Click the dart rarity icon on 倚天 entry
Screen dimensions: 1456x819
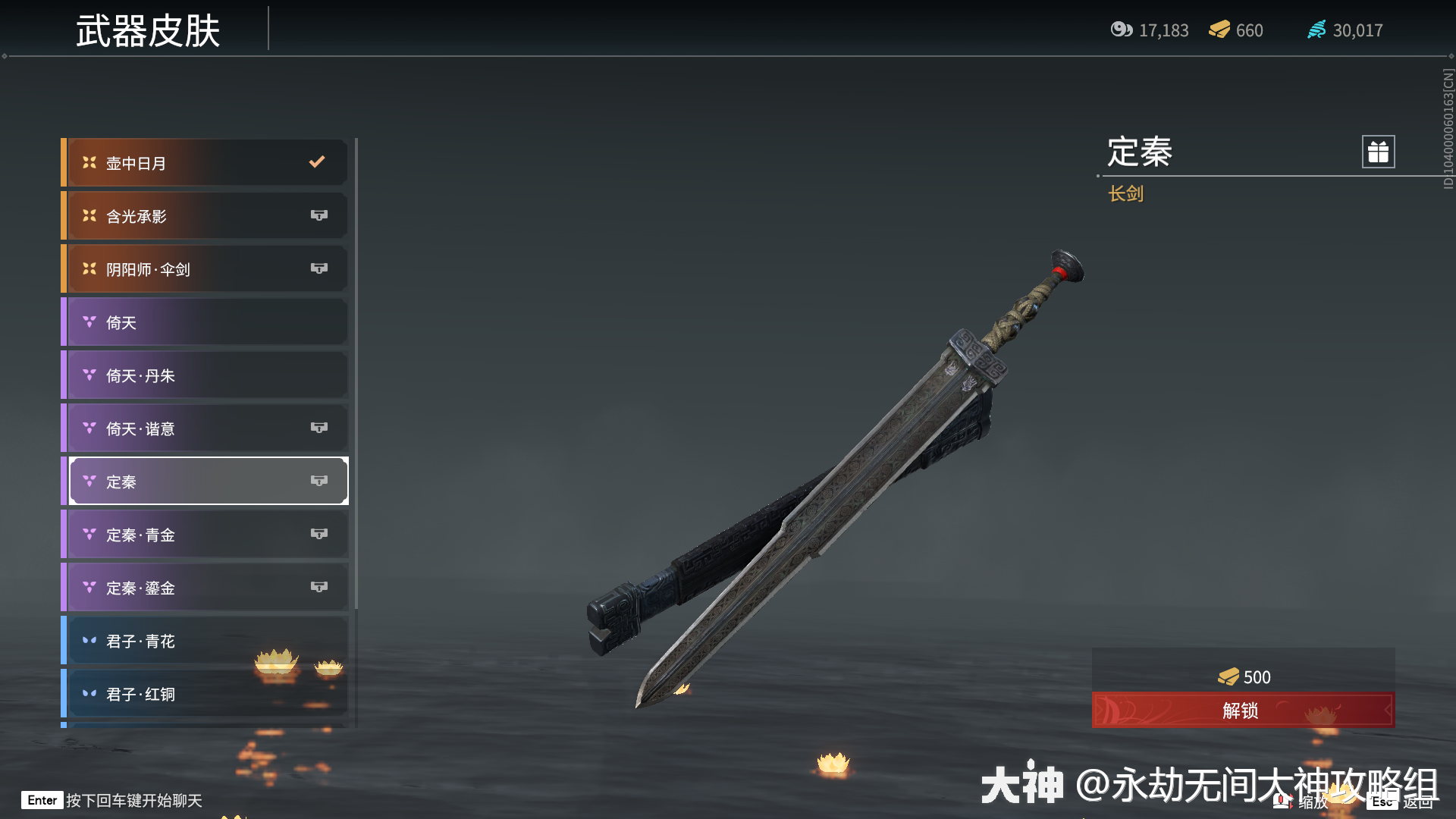click(89, 322)
